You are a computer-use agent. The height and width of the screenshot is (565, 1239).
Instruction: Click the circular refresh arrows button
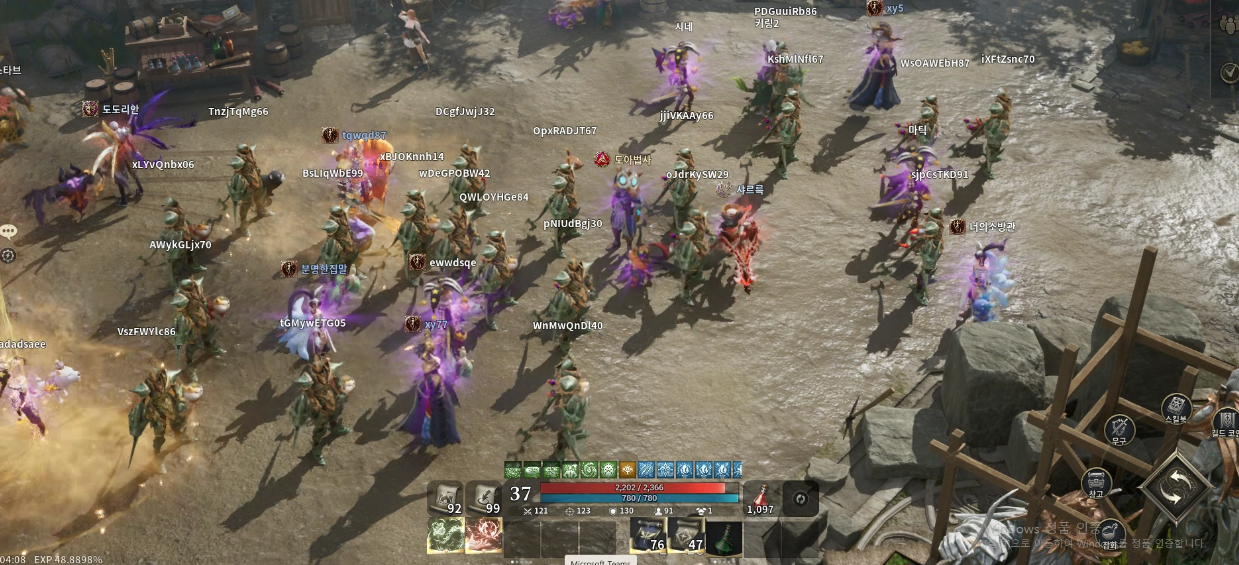(x=799, y=498)
